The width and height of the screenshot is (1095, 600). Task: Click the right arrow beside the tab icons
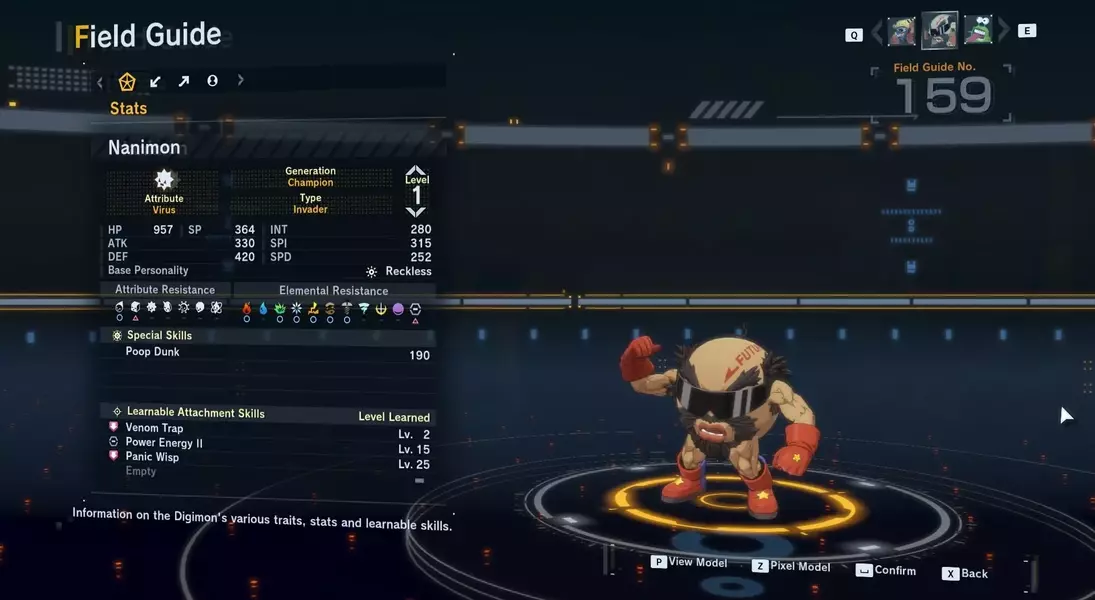point(240,81)
